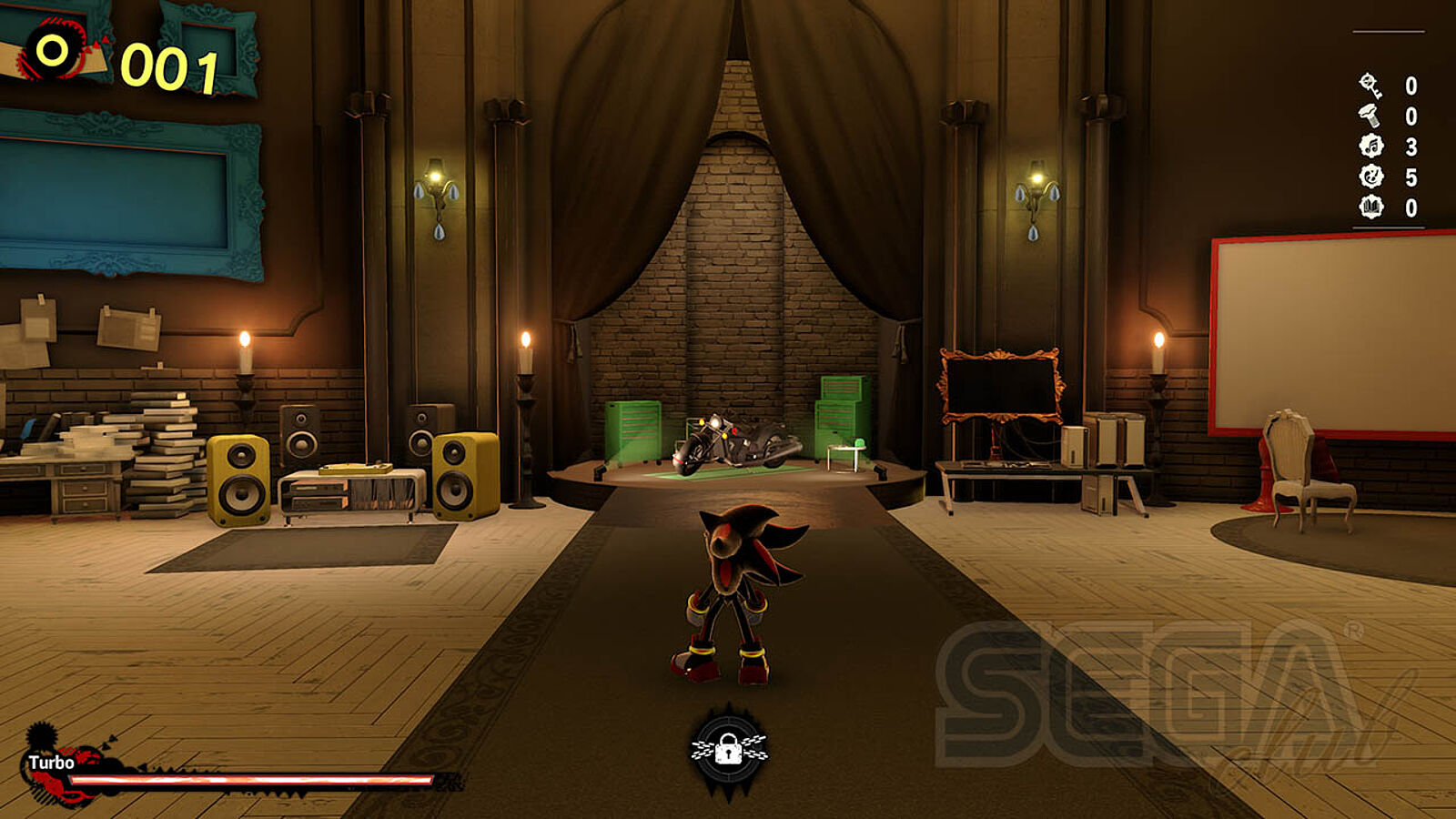Select the key collectible icon

coord(1370,86)
